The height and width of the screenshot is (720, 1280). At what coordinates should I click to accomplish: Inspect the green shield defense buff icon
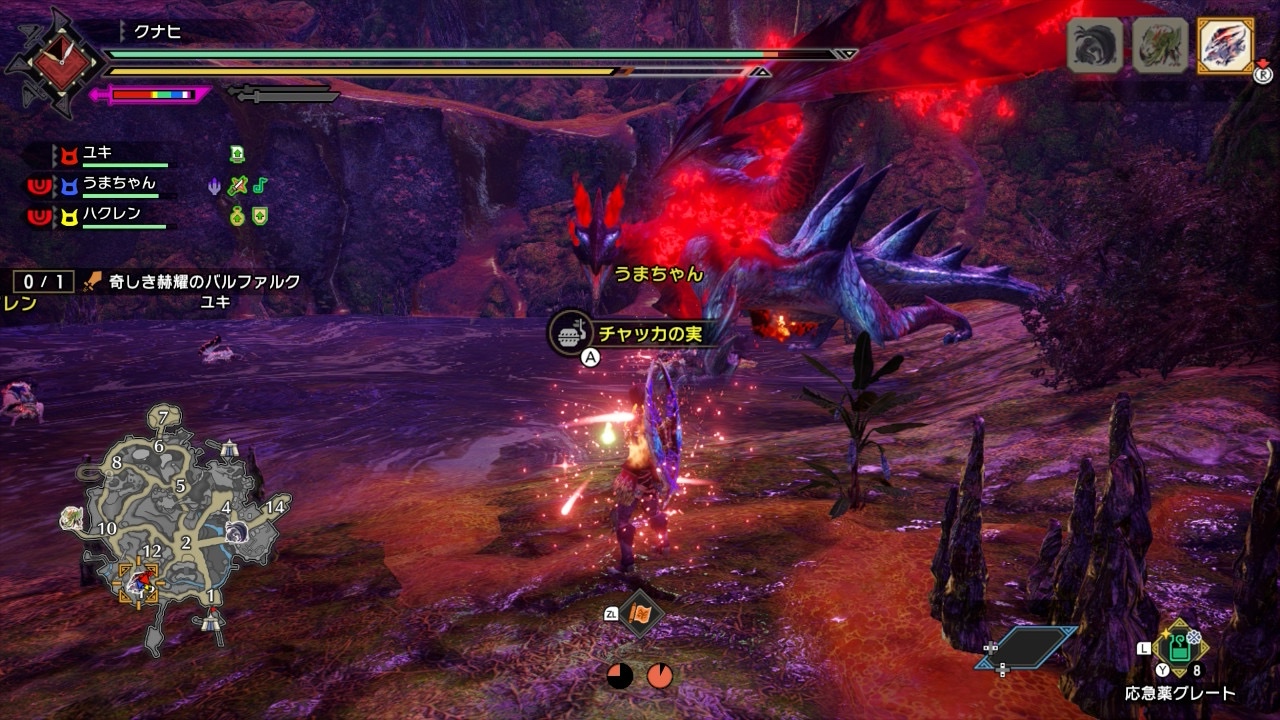[260, 215]
